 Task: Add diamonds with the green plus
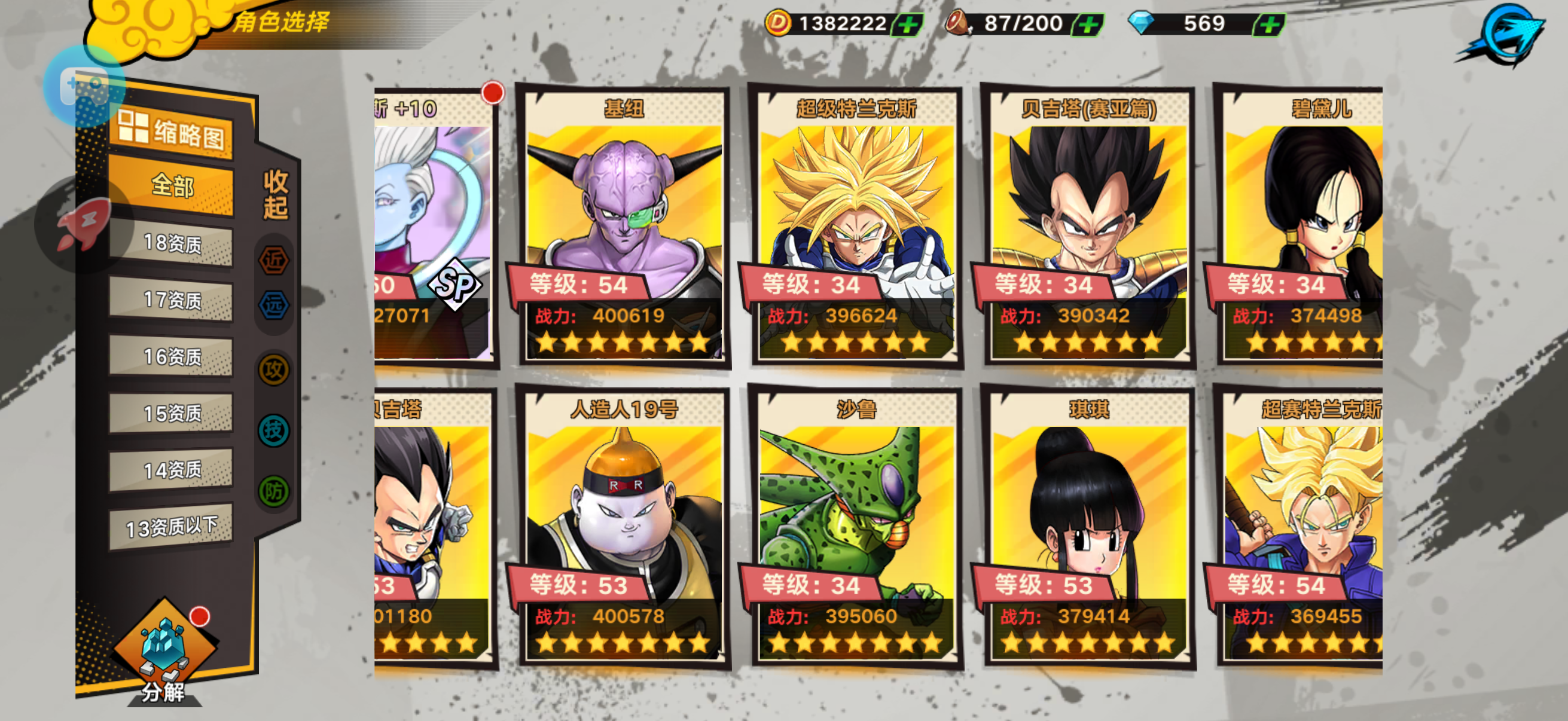click(x=1270, y=25)
